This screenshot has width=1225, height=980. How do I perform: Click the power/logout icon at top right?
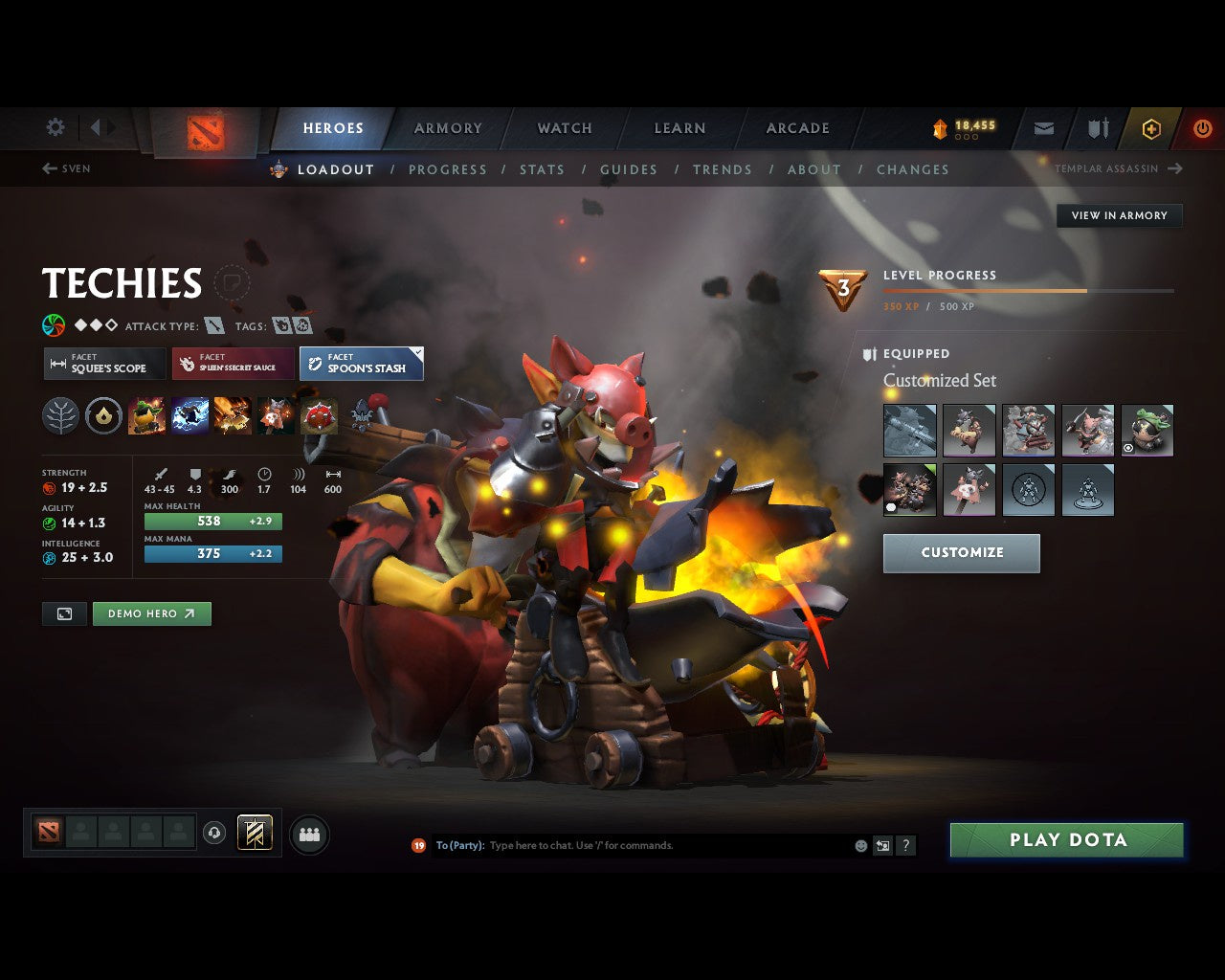click(1202, 127)
